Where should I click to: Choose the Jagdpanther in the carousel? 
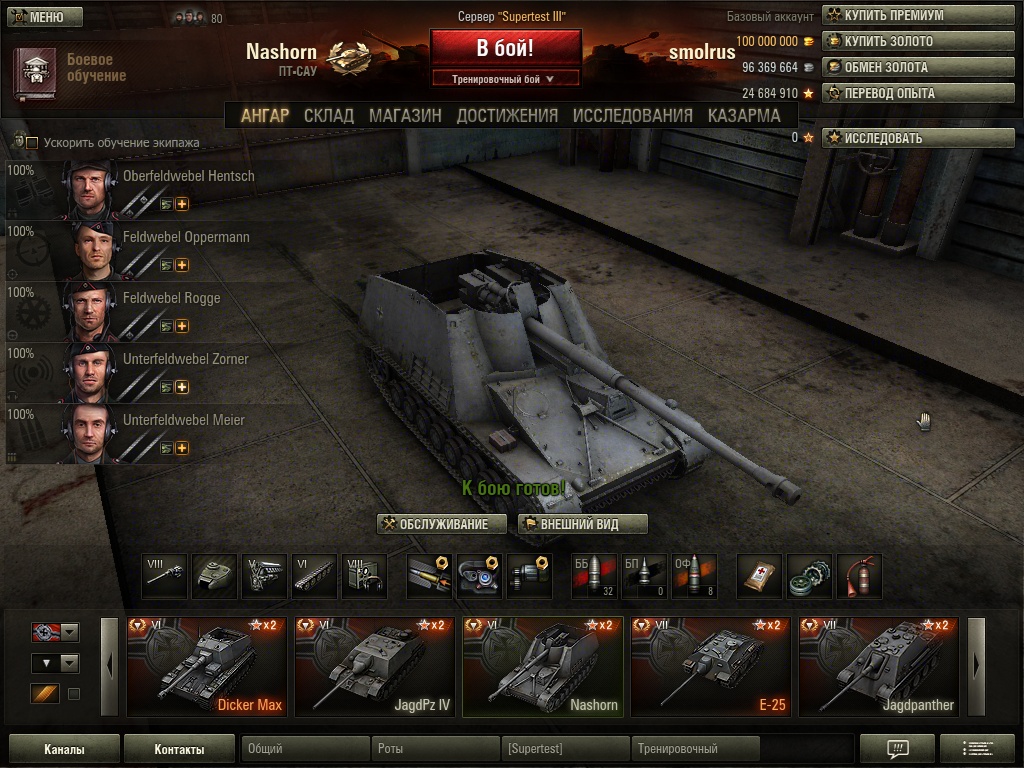pos(878,667)
